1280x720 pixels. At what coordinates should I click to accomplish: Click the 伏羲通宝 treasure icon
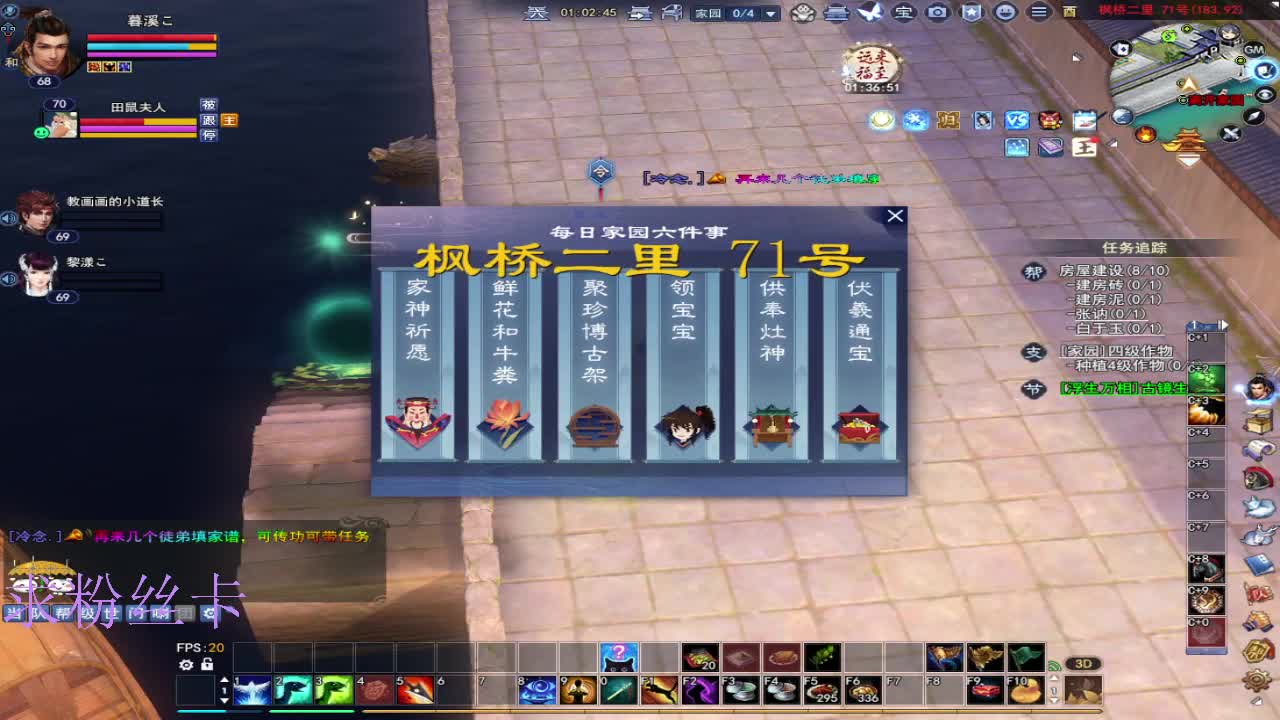[x=858, y=424]
